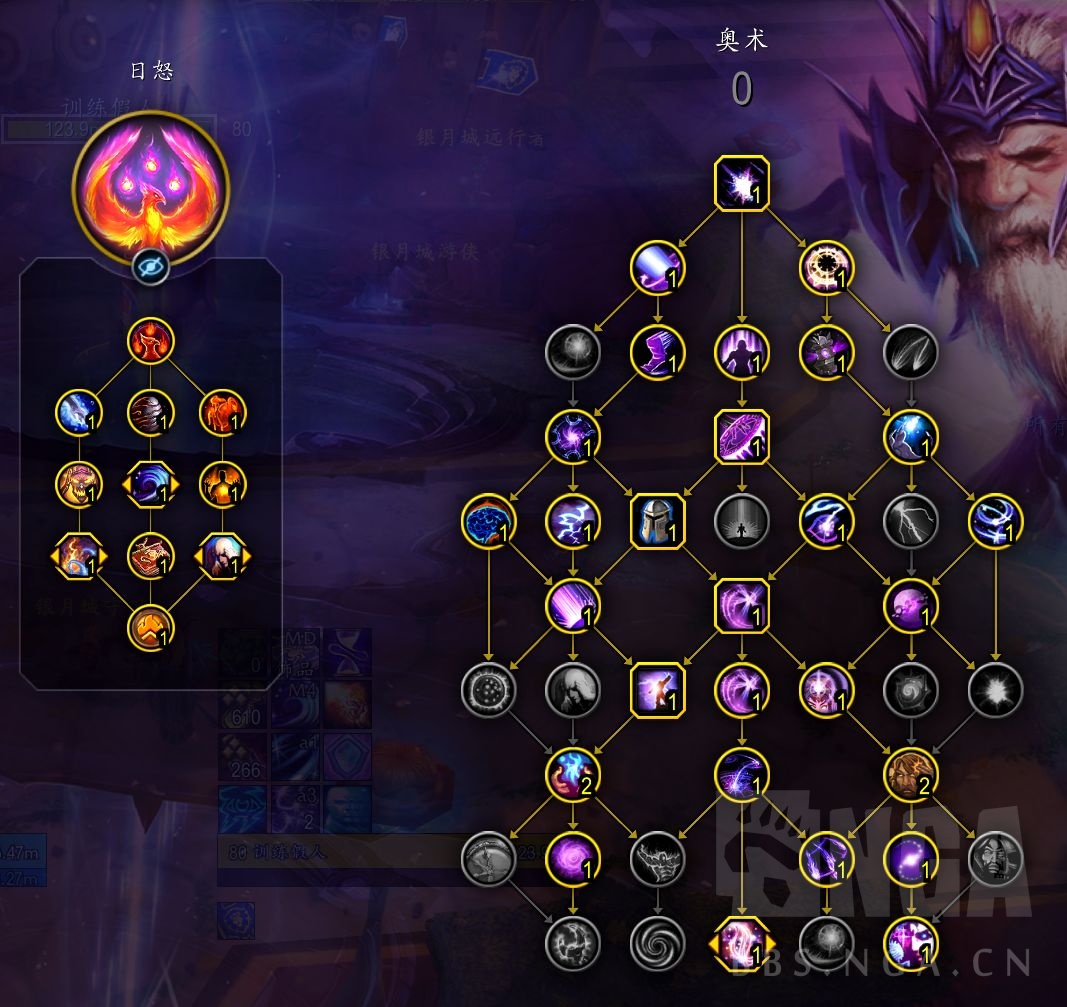Image resolution: width=1067 pixels, height=1007 pixels.
Task: Toggle the eye visibility icon under the phoenix
Action: (x=151, y=267)
